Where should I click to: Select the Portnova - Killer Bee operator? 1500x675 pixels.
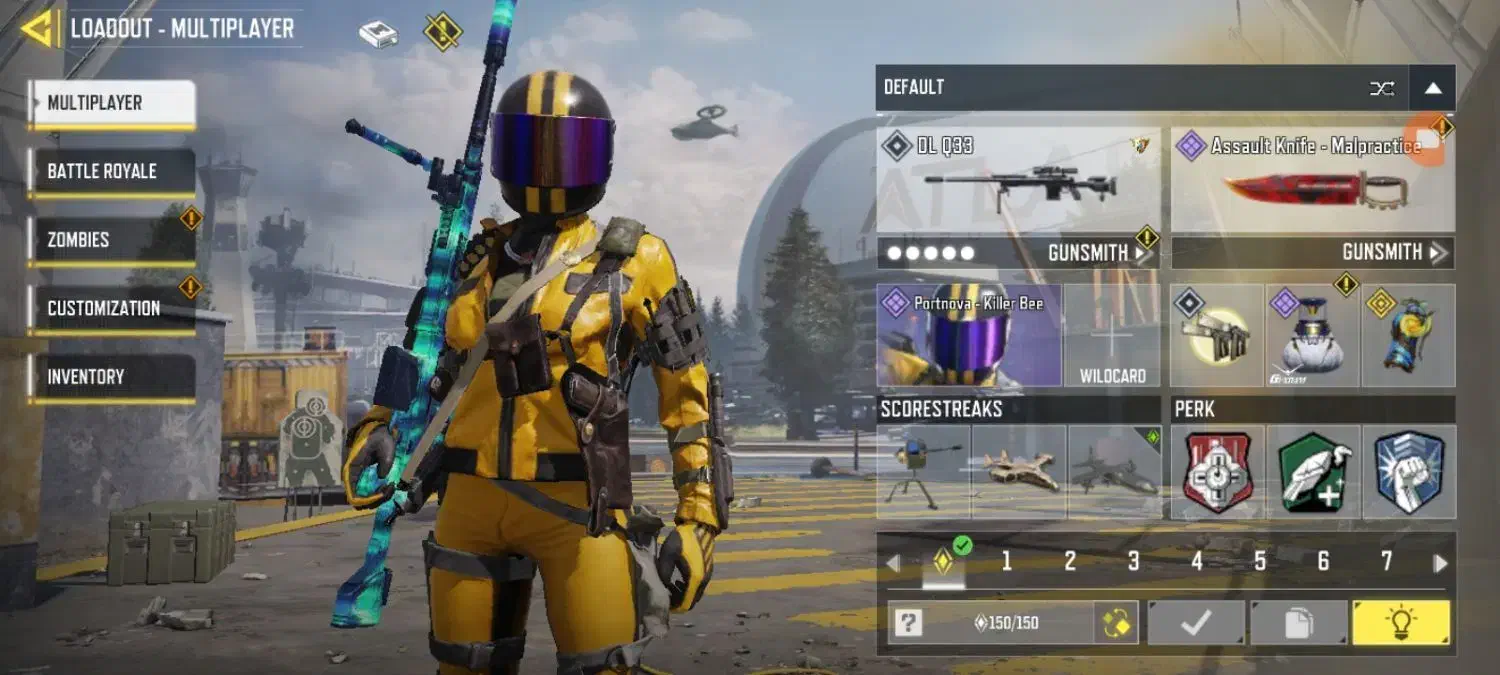pos(968,336)
